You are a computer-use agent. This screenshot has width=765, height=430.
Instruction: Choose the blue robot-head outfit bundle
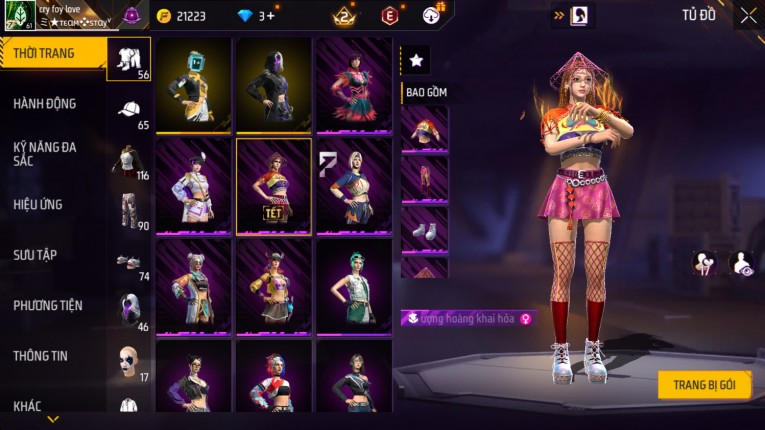(194, 86)
